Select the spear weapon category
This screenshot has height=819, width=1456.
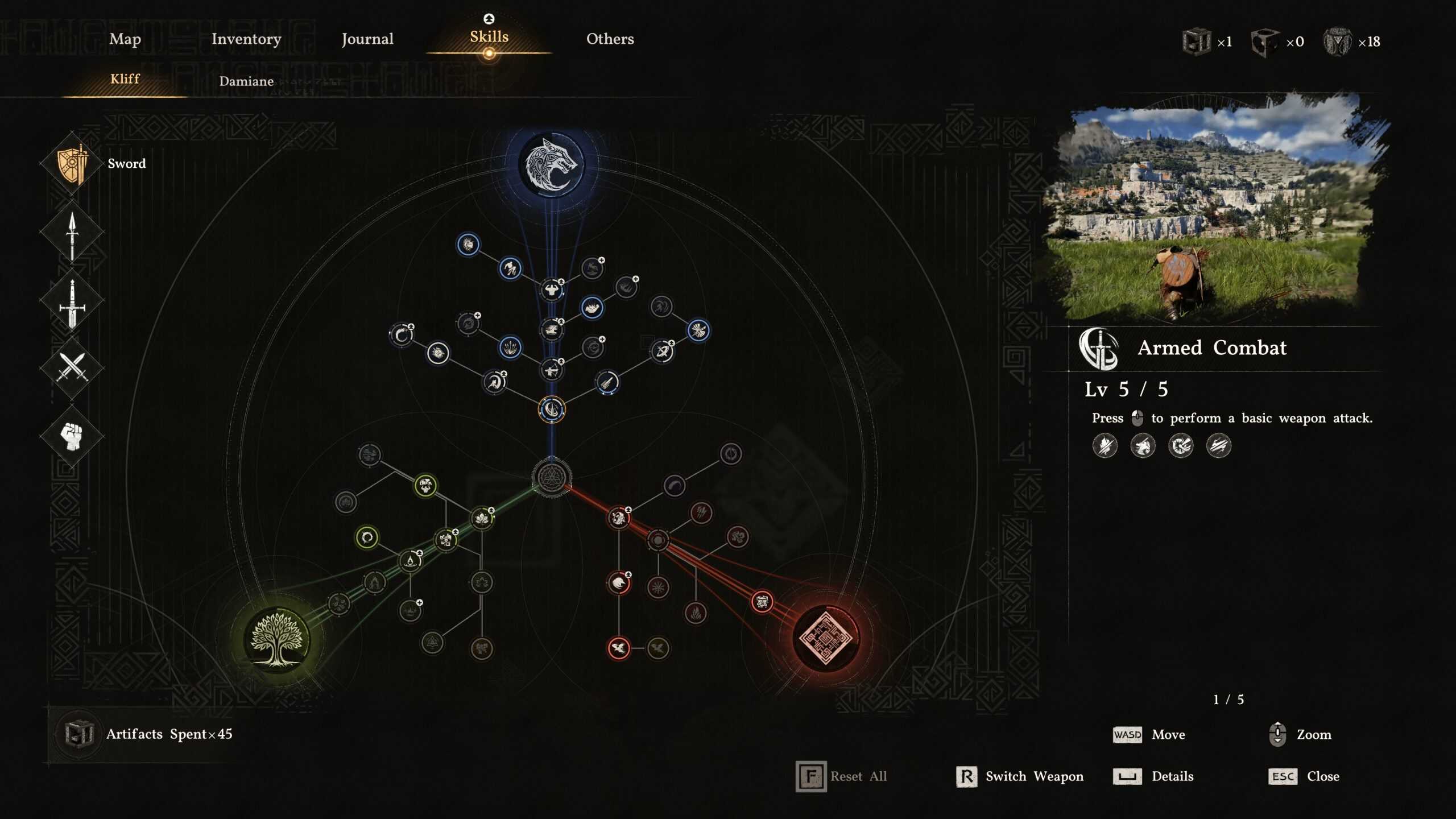click(x=72, y=234)
